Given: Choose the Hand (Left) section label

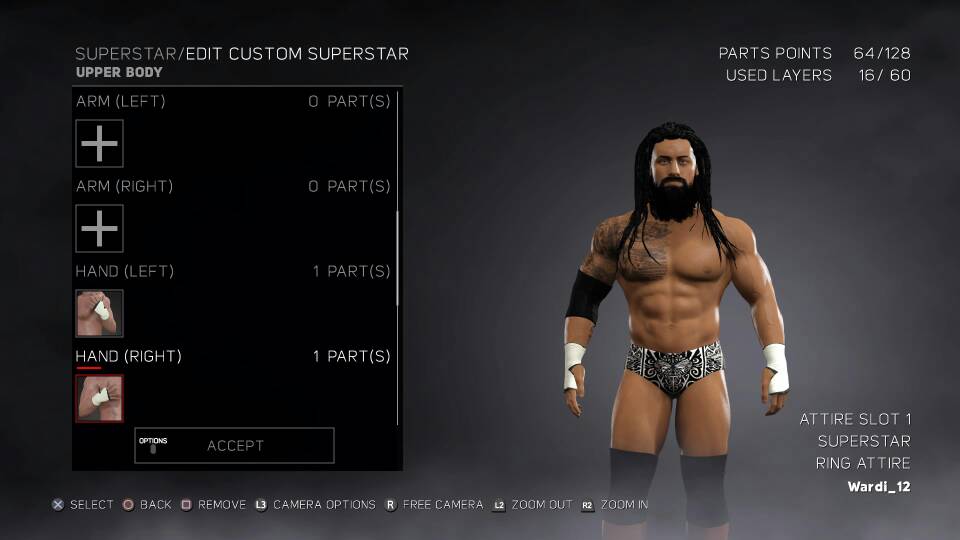Looking at the screenshot, I should [x=125, y=271].
